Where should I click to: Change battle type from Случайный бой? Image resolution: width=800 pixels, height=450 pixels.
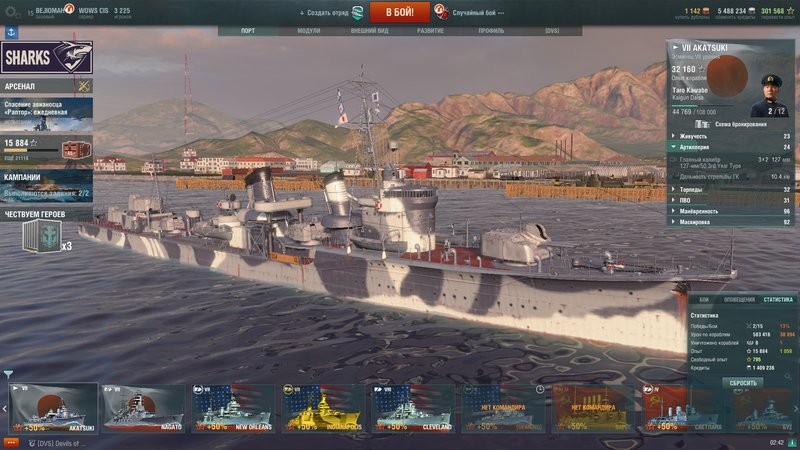click(471, 12)
